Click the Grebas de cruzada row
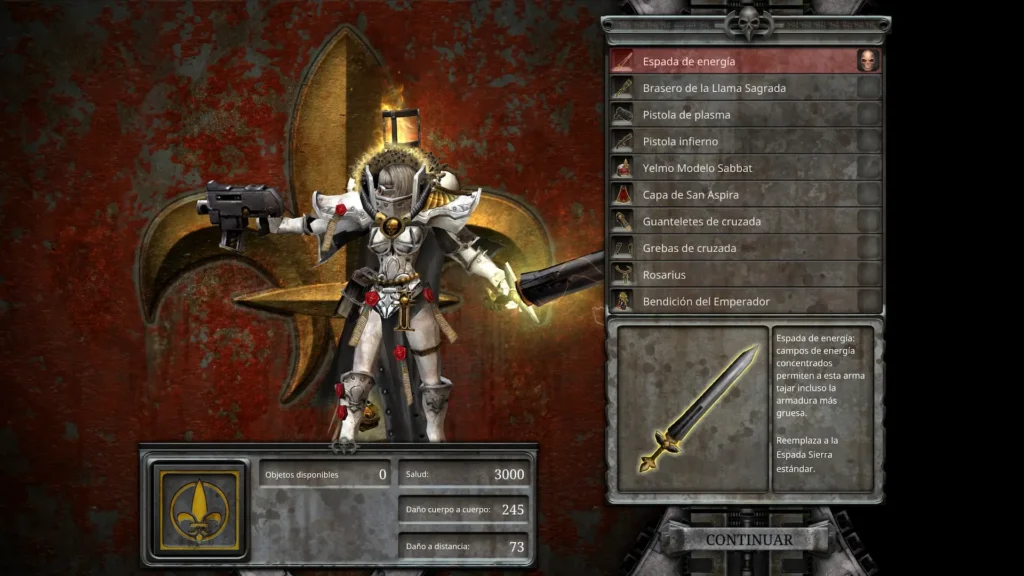 (x=735, y=248)
